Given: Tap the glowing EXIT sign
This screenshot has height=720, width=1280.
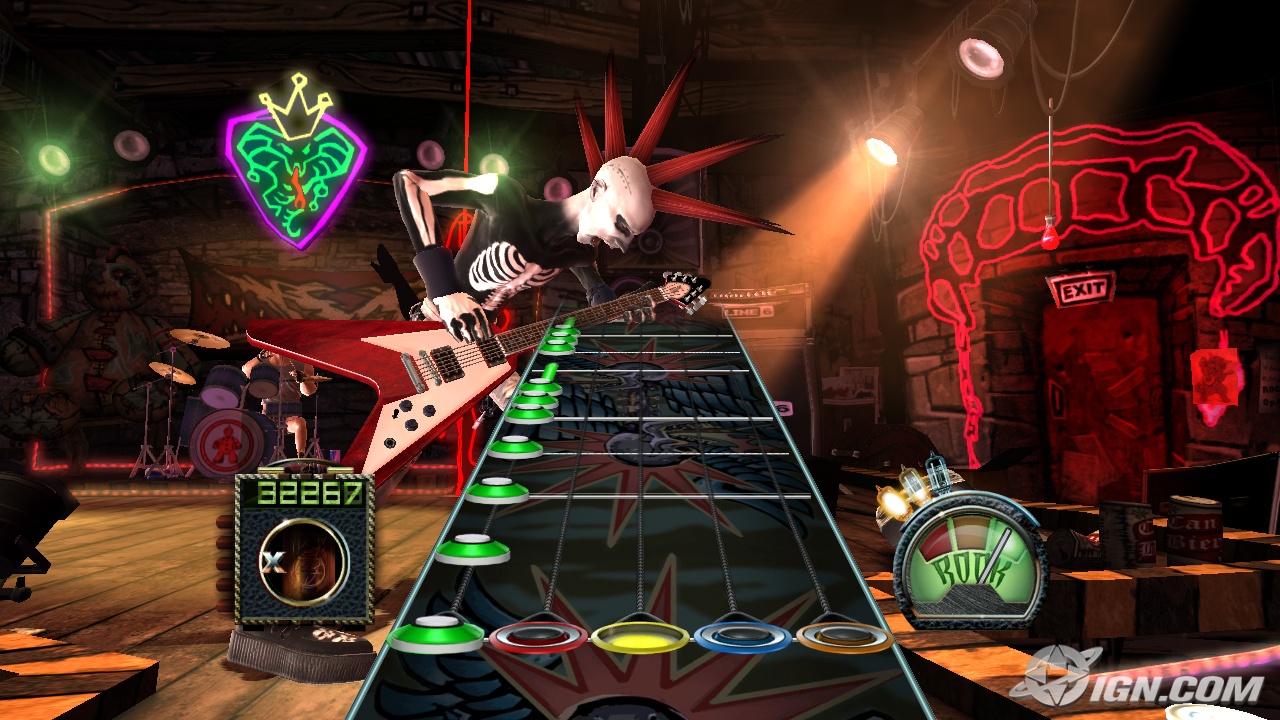Looking at the screenshot, I should coord(1082,292).
